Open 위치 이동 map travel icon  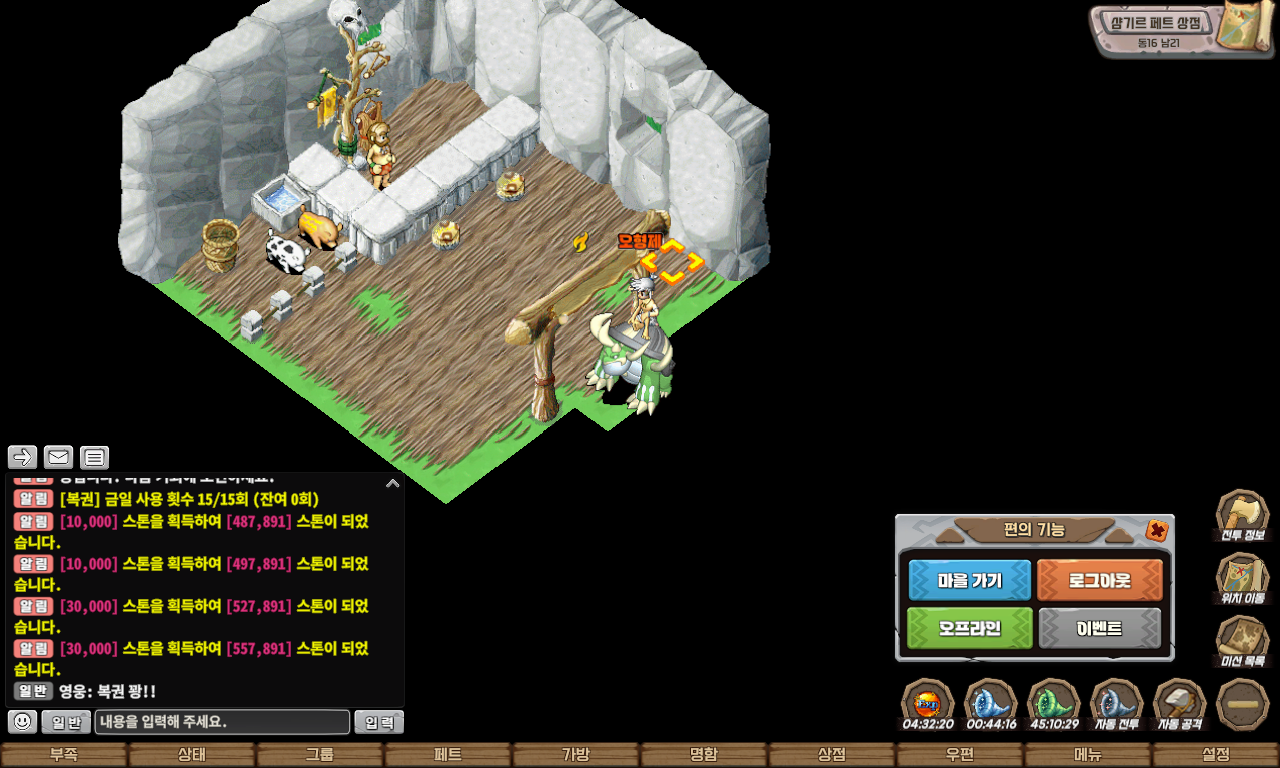1242,577
